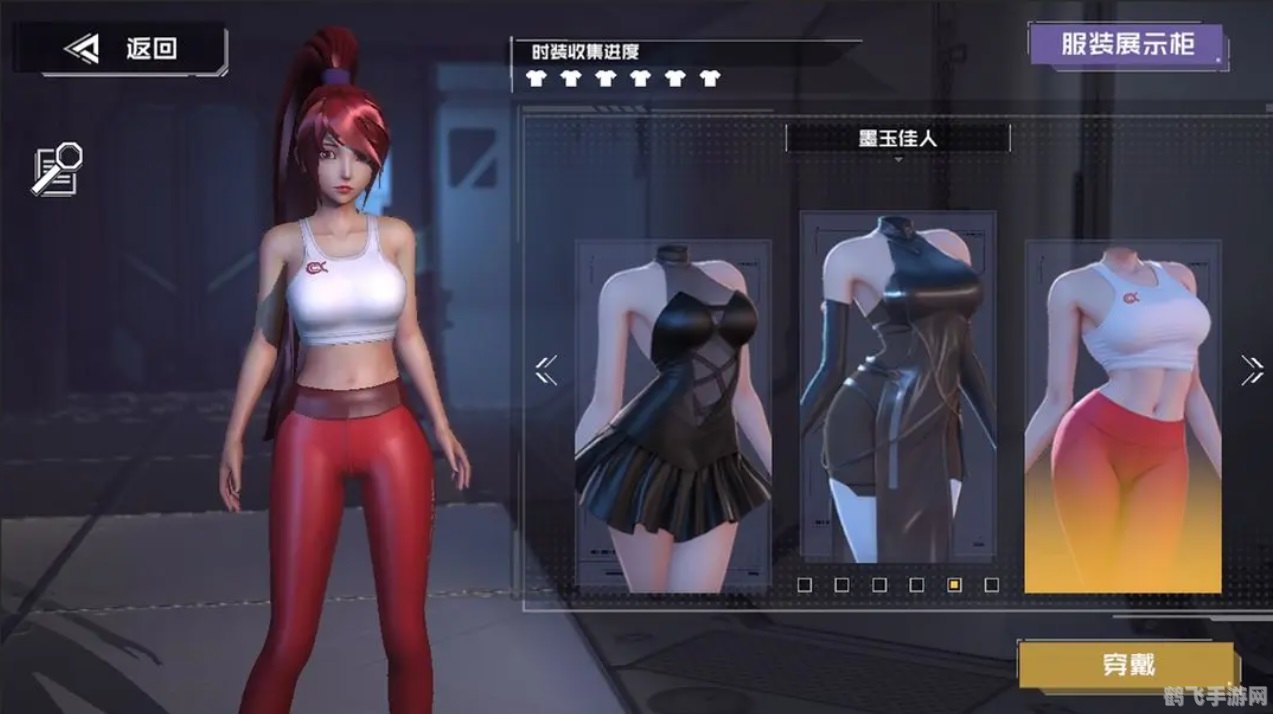Show the previous outfits with the left arrow
Screen dimensions: 1273x714
point(546,370)
